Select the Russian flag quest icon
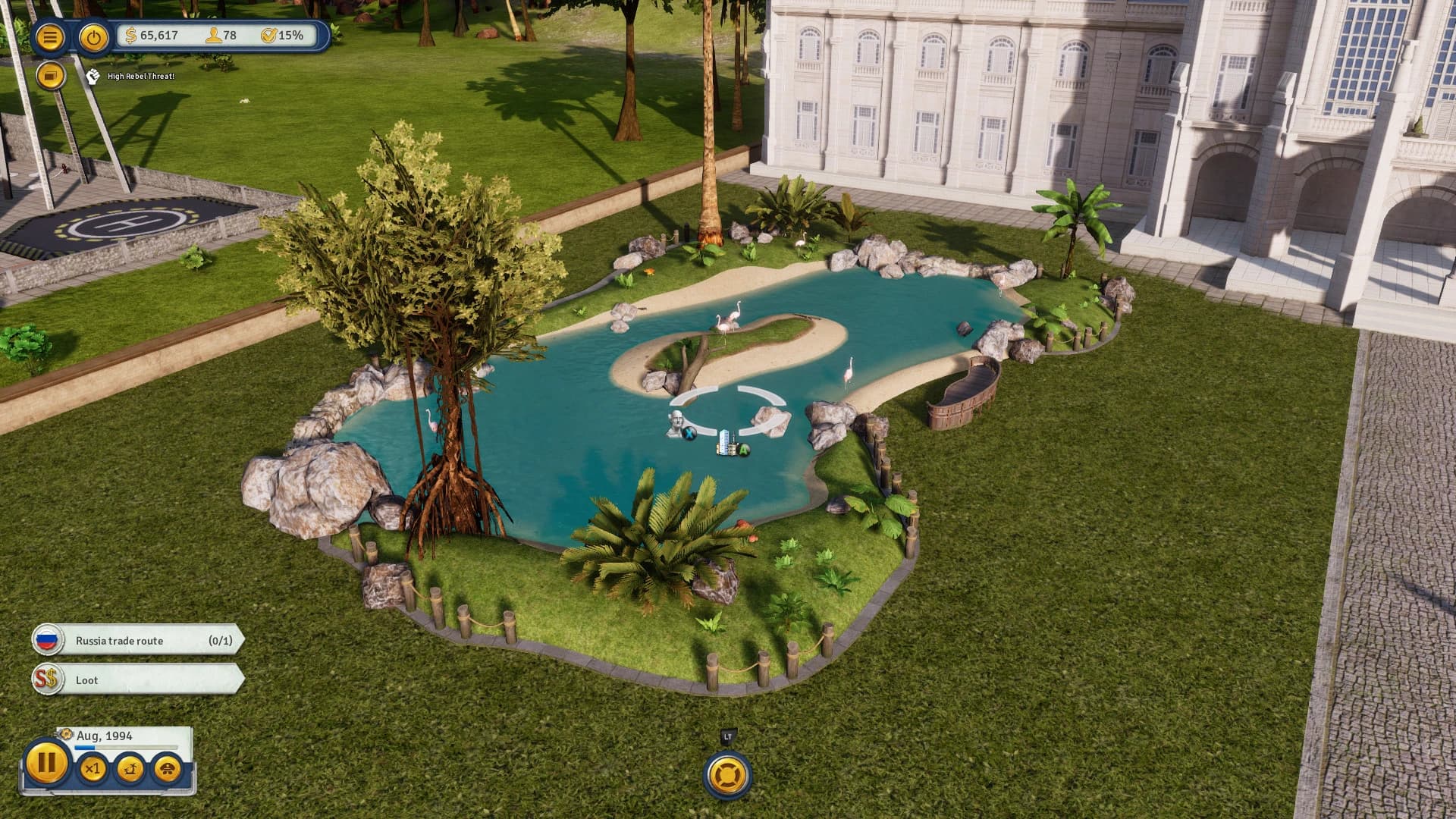The image size is (1456, 819). [x=47, y=641]
